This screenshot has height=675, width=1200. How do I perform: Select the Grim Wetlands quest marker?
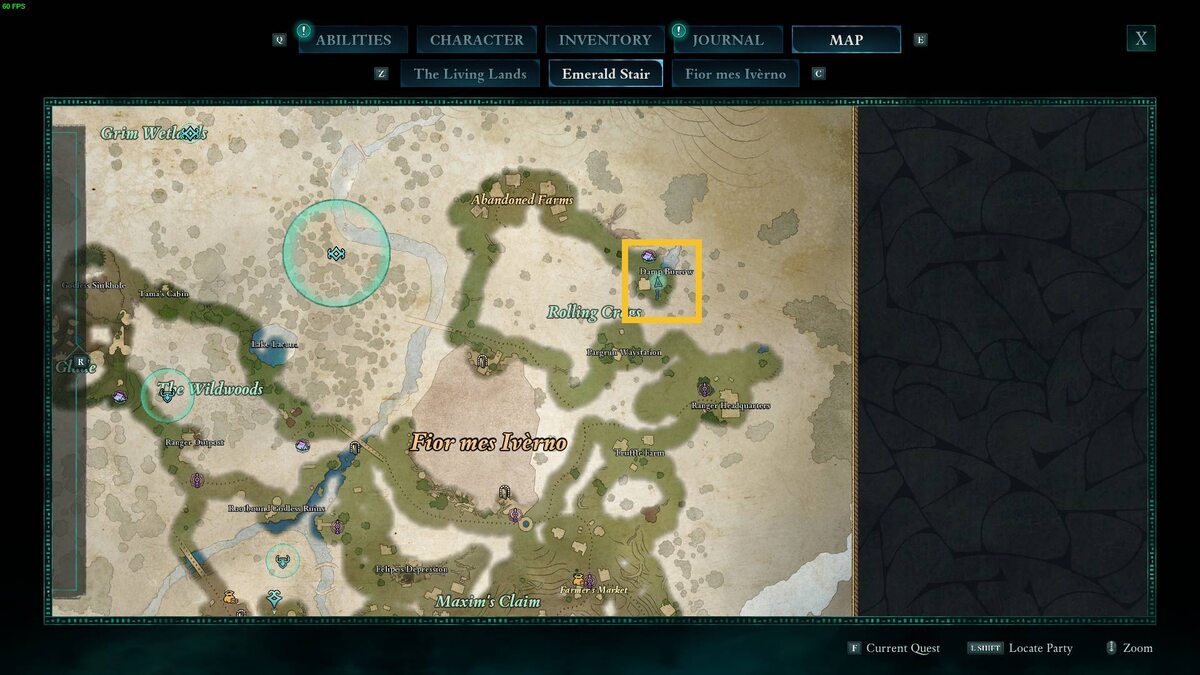coord(190,132)
